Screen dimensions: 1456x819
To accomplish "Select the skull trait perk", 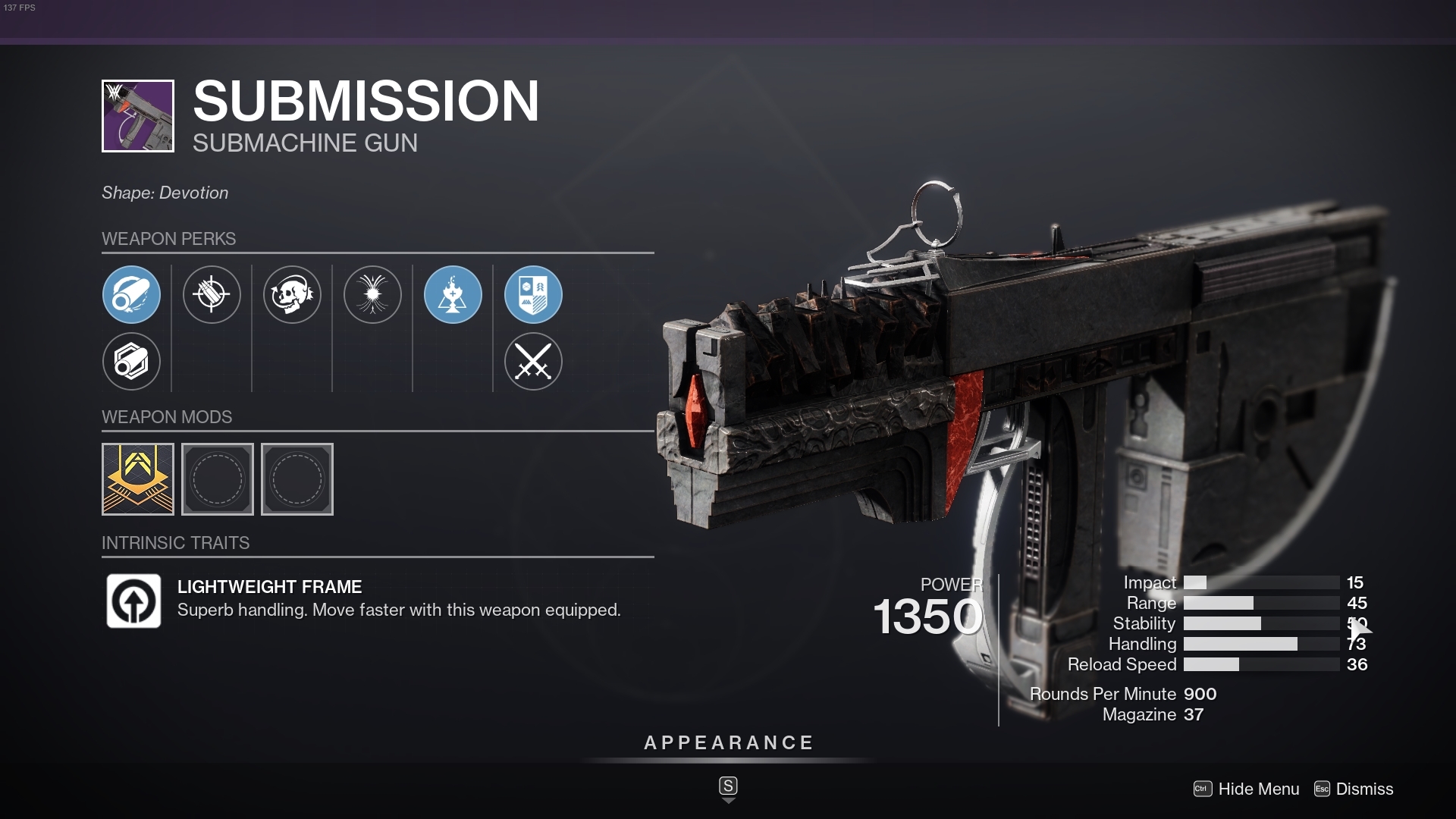I will [x=292, y=295].
